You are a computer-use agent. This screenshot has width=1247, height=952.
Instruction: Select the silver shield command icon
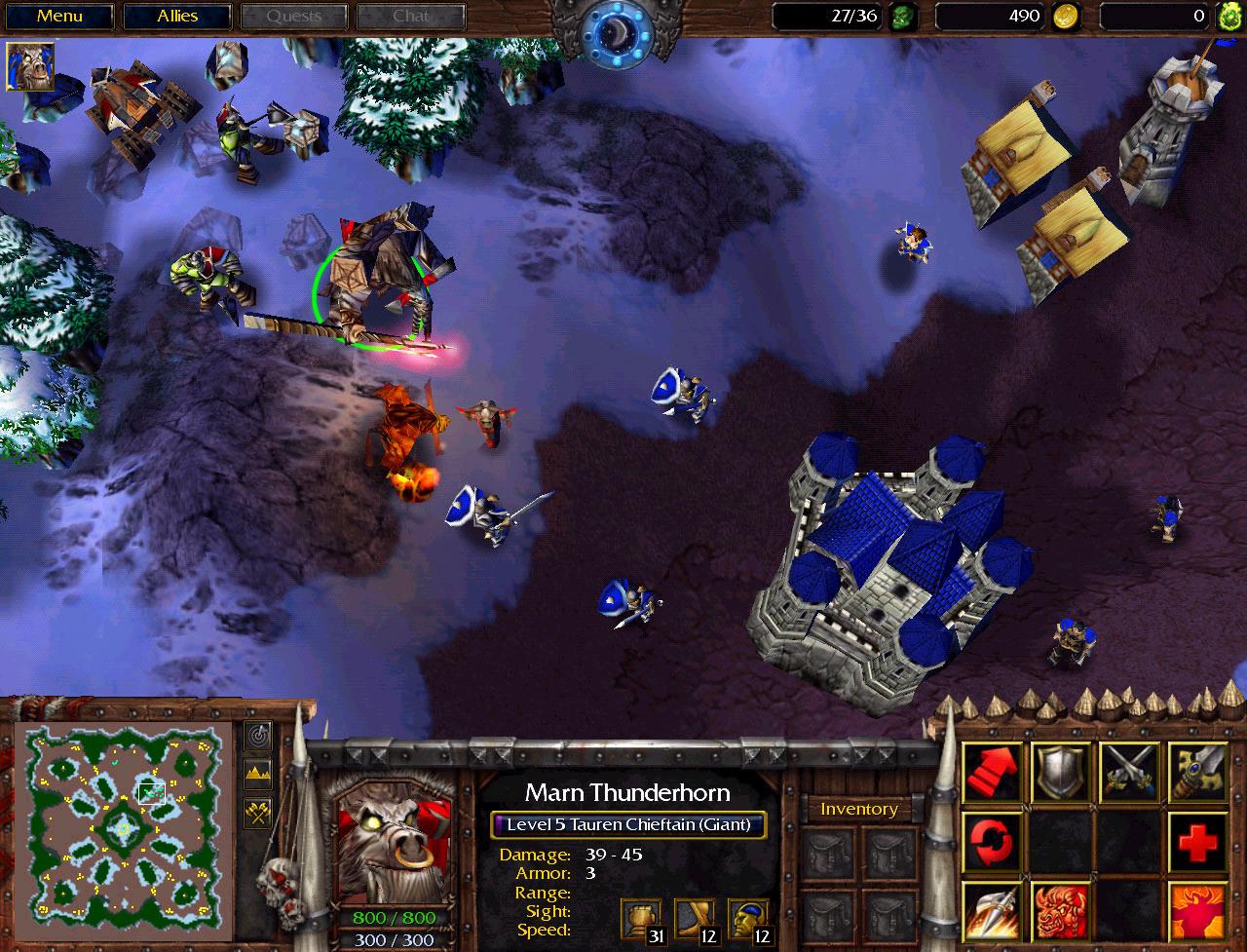pyautogui.click(x=1061, y=772)
